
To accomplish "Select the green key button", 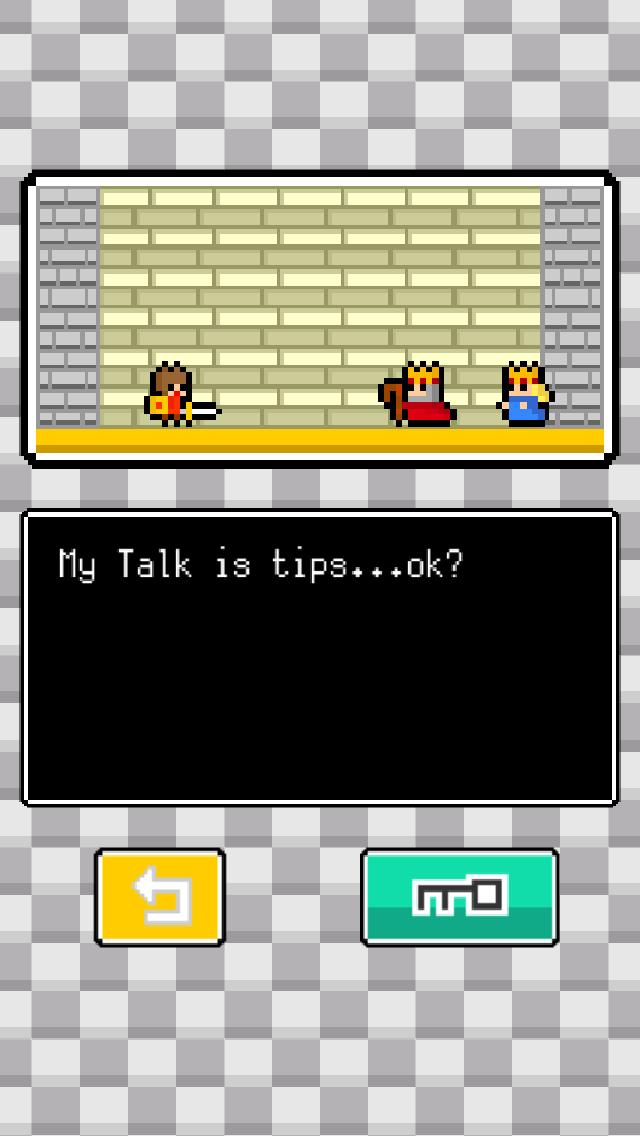I will (x=459, y=897).
